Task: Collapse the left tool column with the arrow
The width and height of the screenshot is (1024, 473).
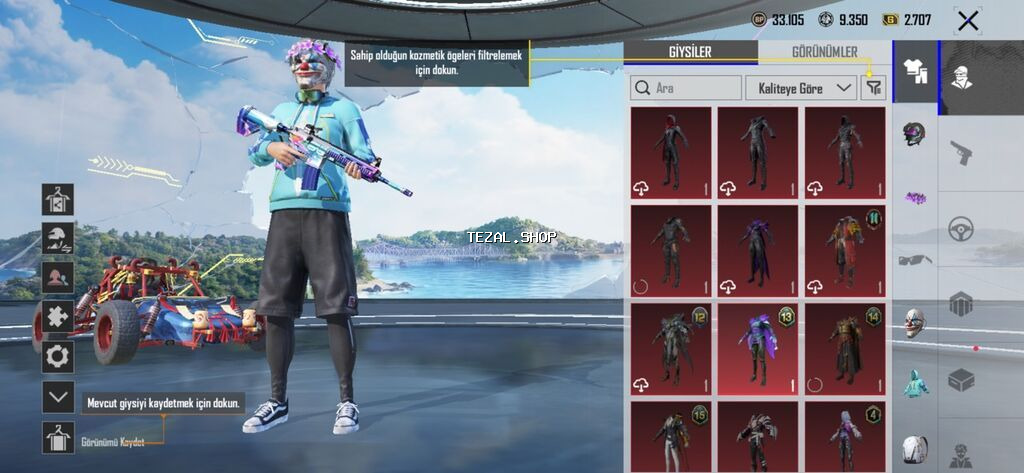Action: pos(58,397)
